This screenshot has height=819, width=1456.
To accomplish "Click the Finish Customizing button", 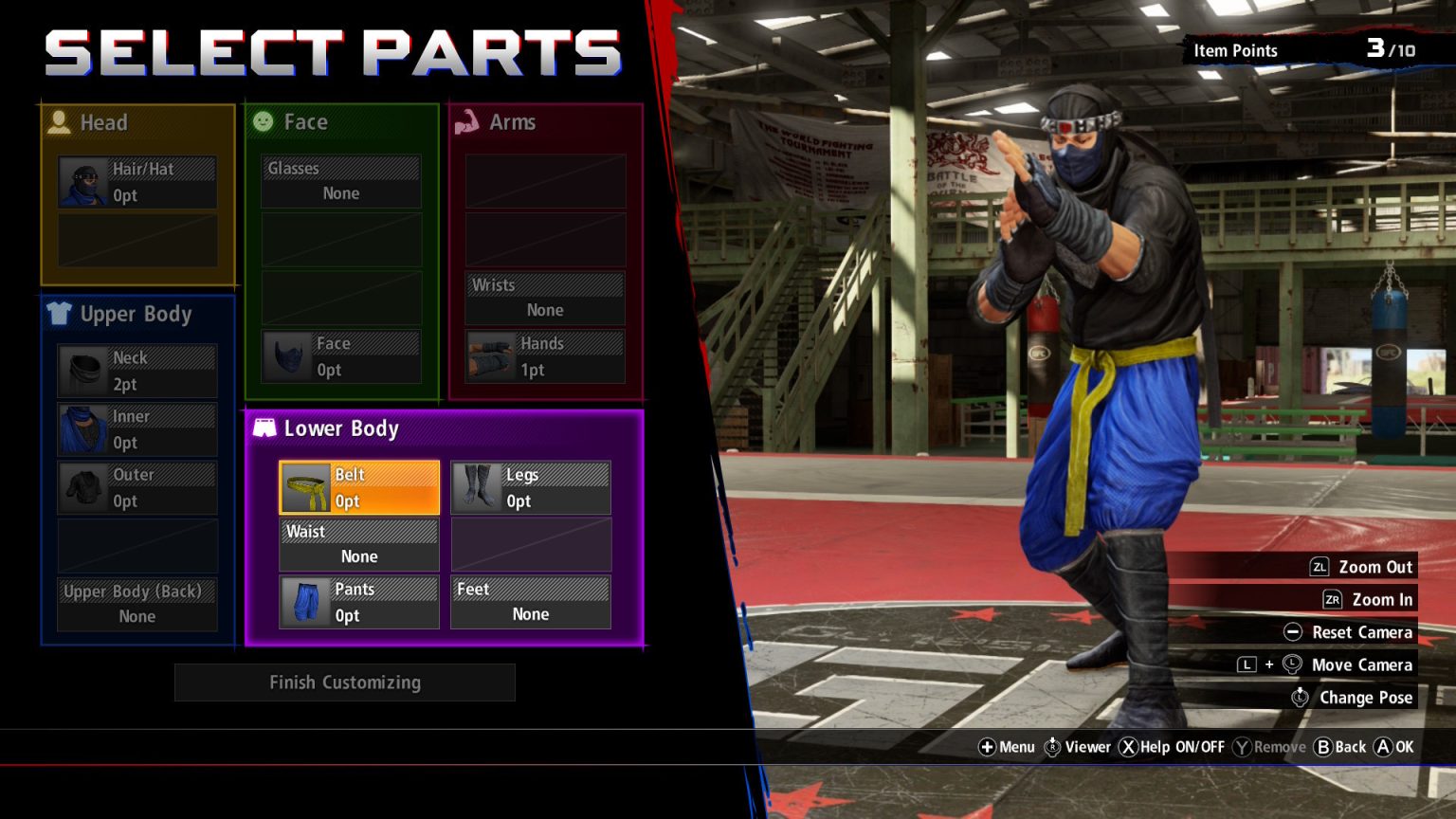I will pos(345,682).
